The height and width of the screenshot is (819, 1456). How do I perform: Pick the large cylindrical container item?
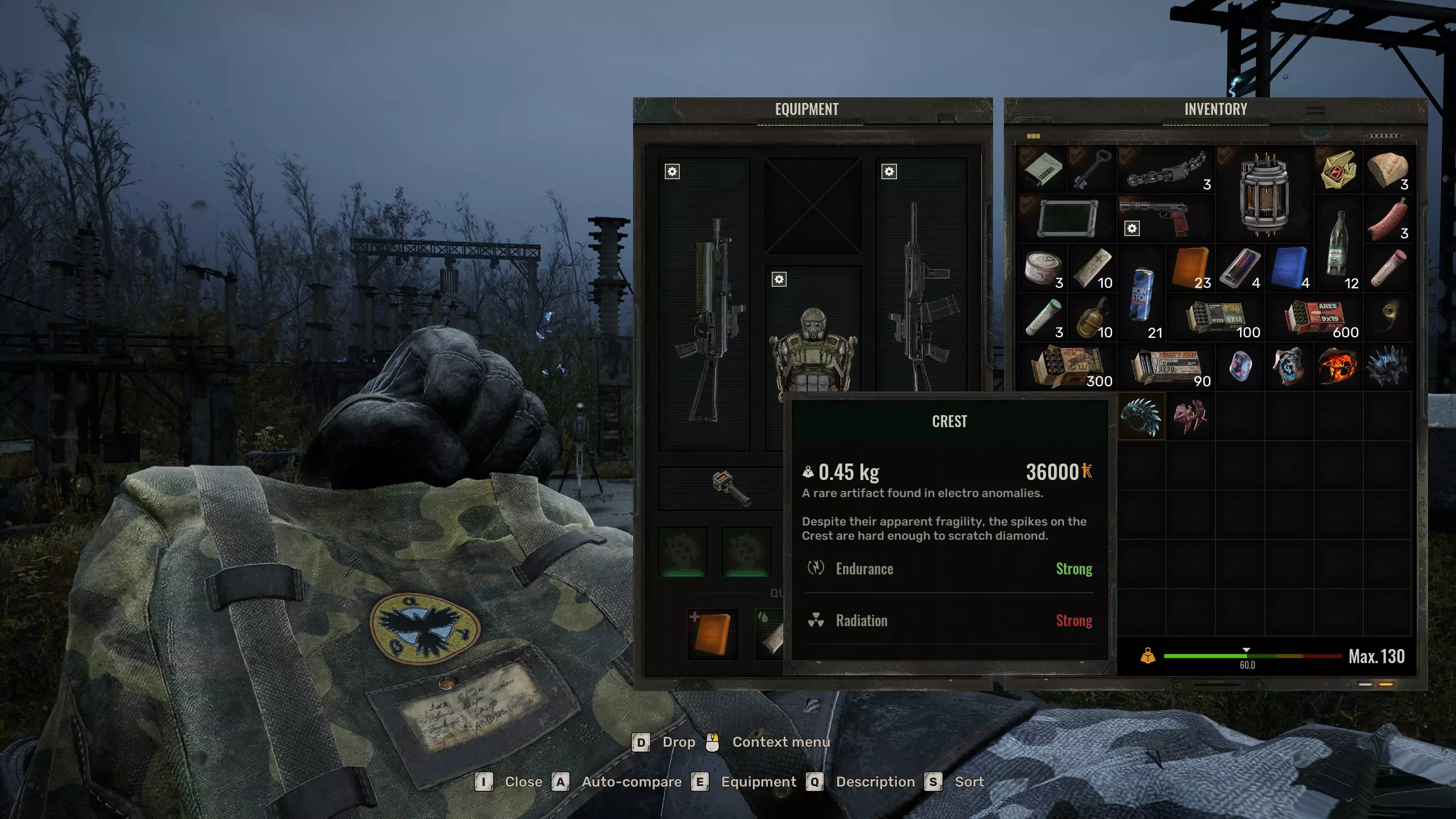pos(1264,193)
